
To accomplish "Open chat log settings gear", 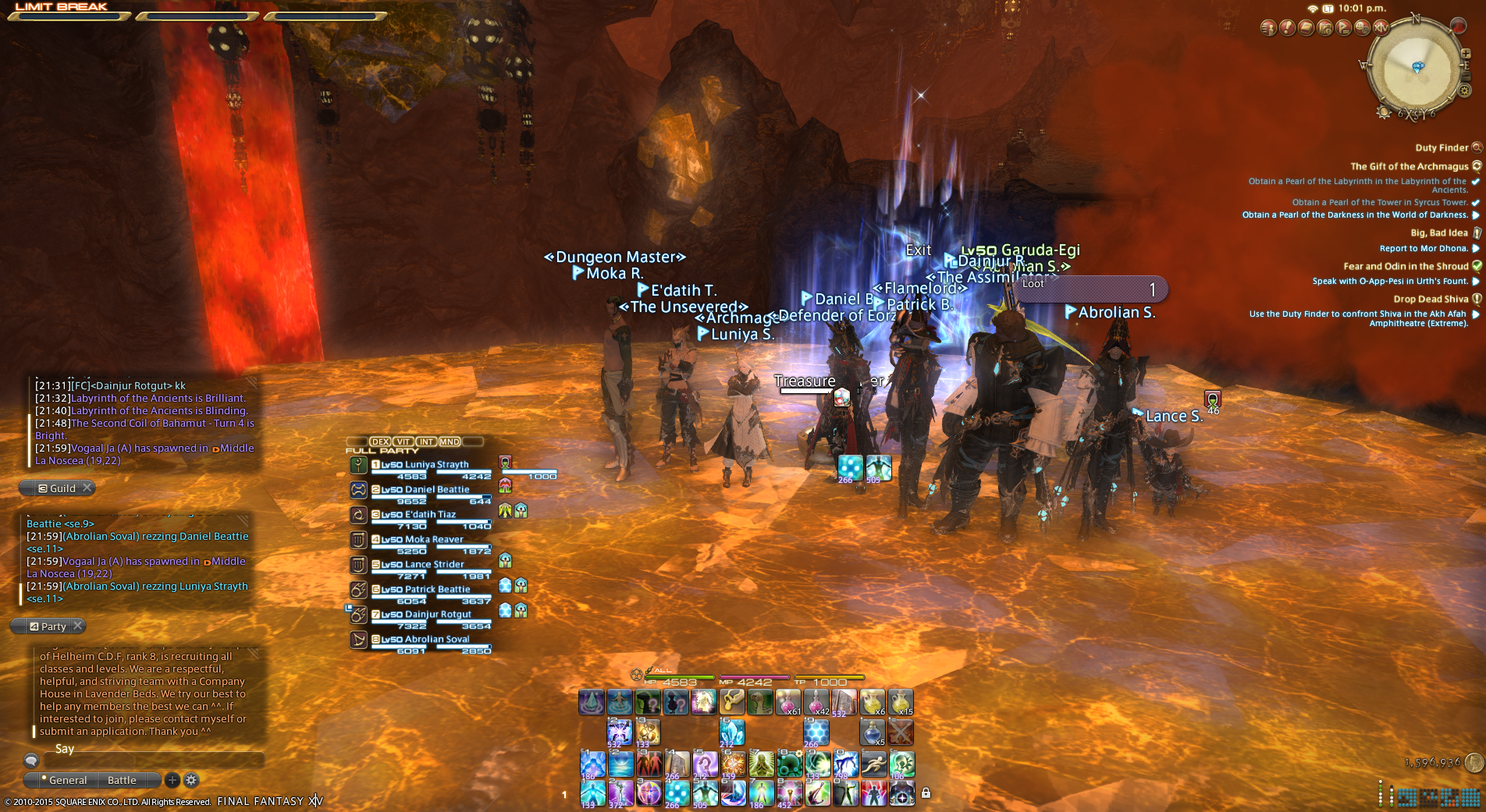I will pyautogui.click(x=191, y=780).
